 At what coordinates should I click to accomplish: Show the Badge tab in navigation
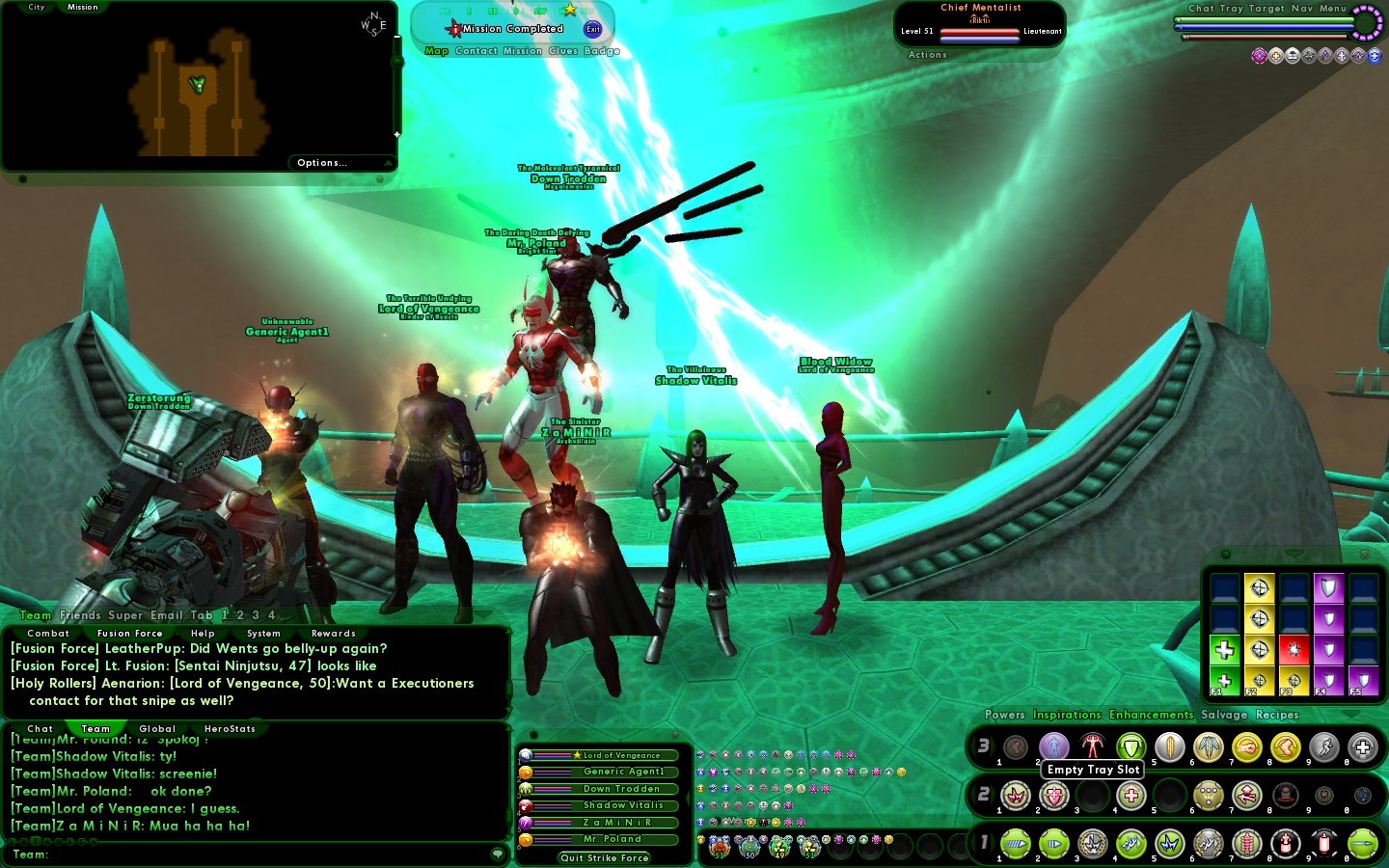pos(602,51)
